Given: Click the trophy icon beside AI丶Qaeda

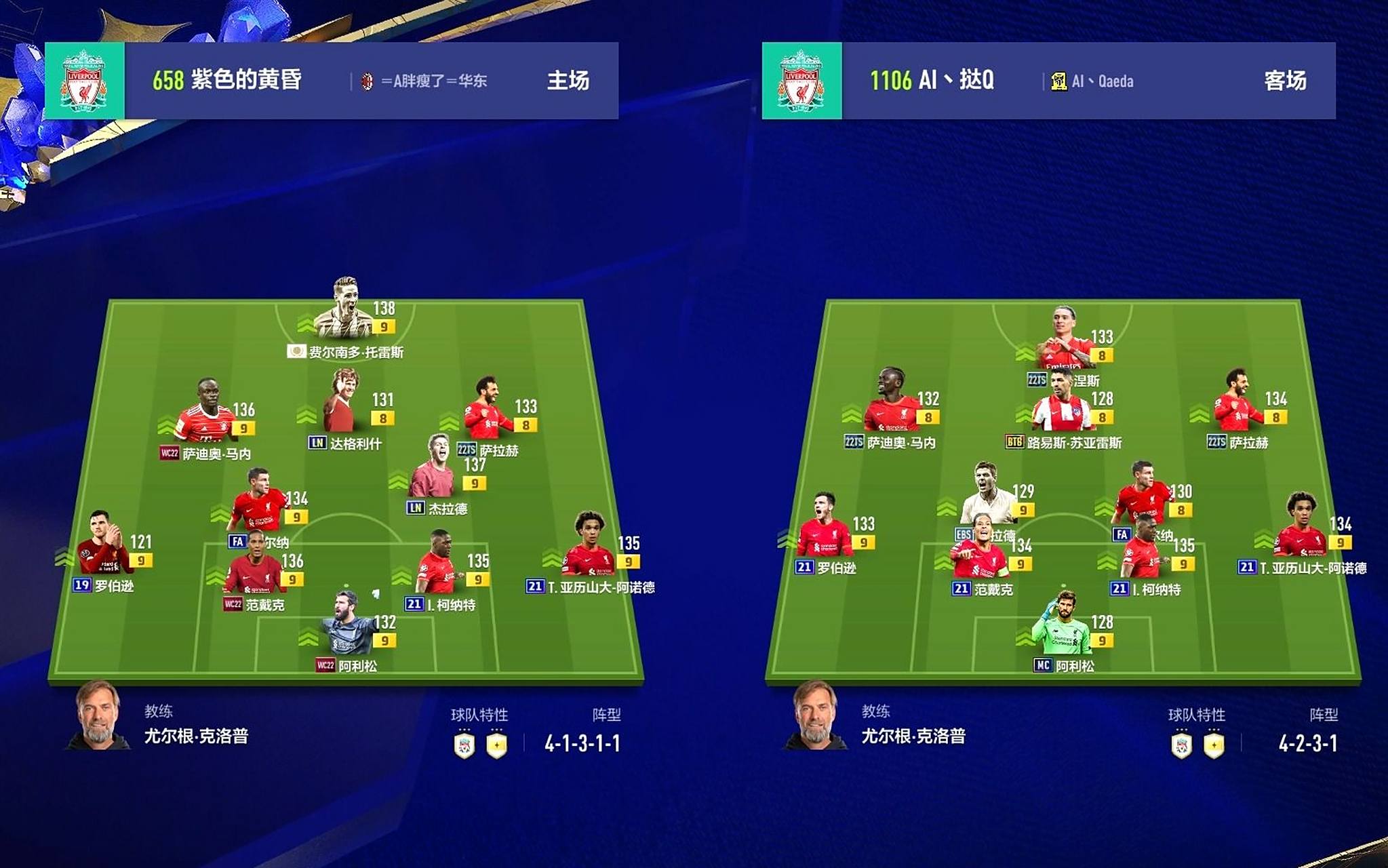Looking at the screenshot, I should (1058, 82).
